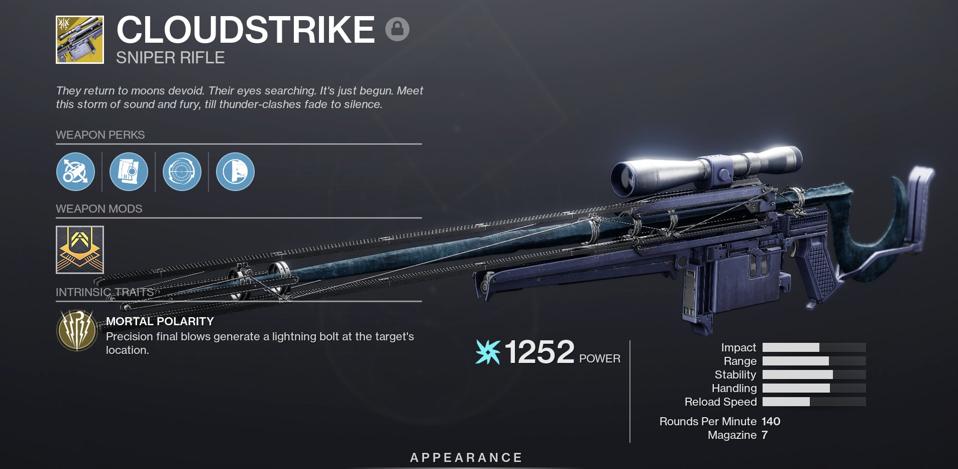Open the Appearance section
This screenshot has width=958, height=469.
(x=467, y=457)
